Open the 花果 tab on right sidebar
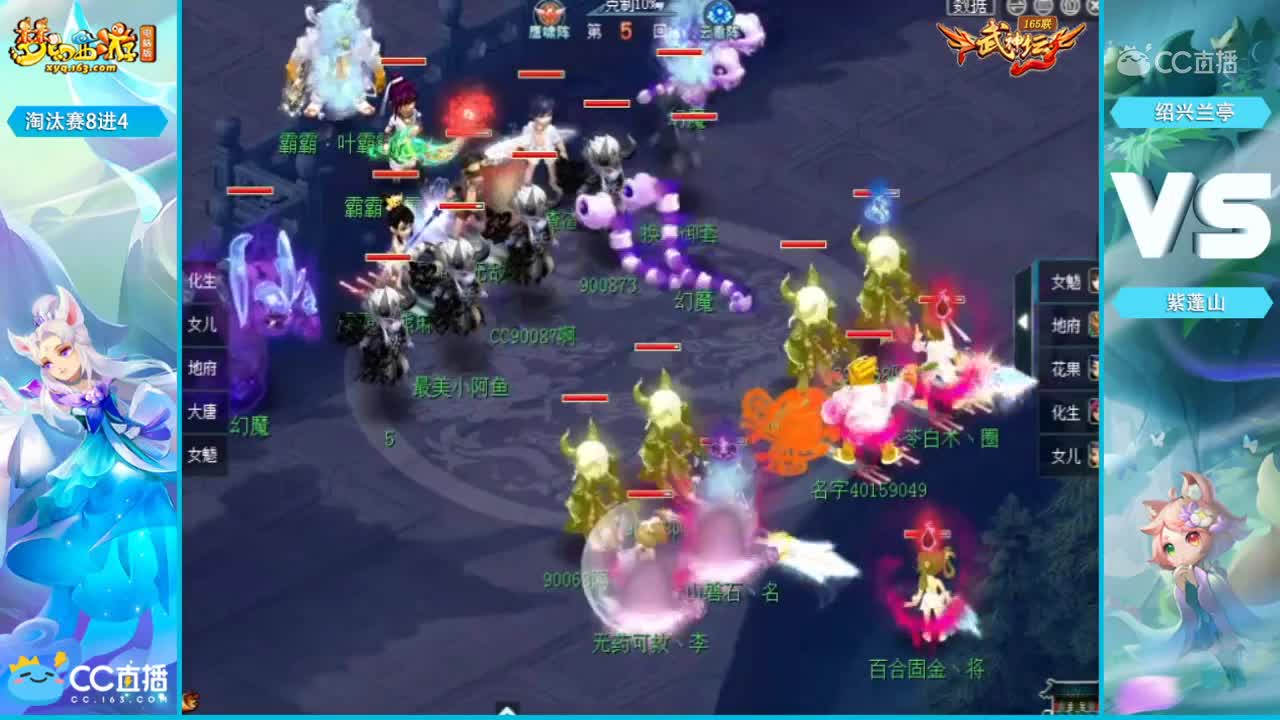 [x=1066, y=368]
